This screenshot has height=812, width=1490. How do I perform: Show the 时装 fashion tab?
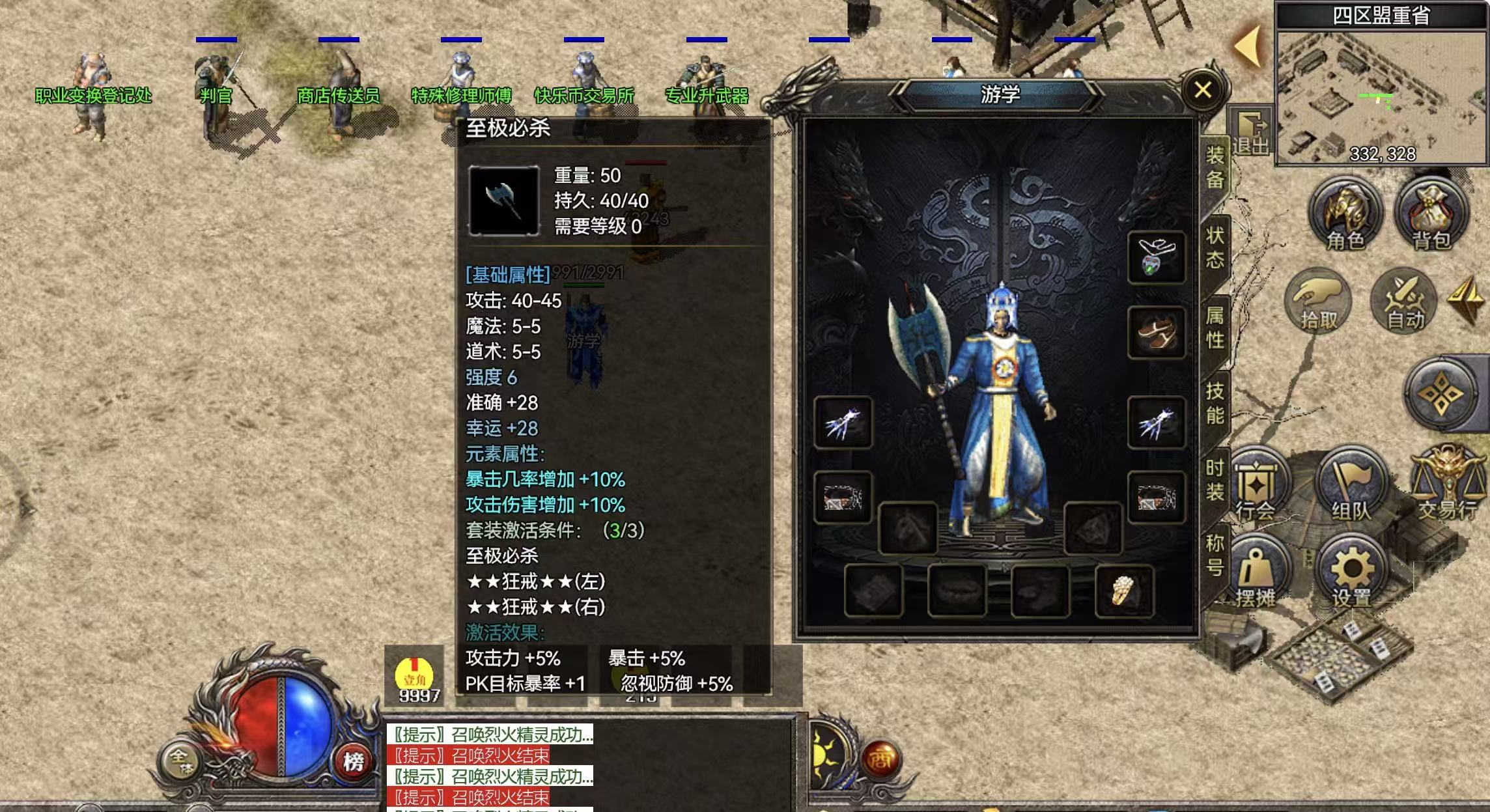pyautogui.click(x=1215, y=480)
